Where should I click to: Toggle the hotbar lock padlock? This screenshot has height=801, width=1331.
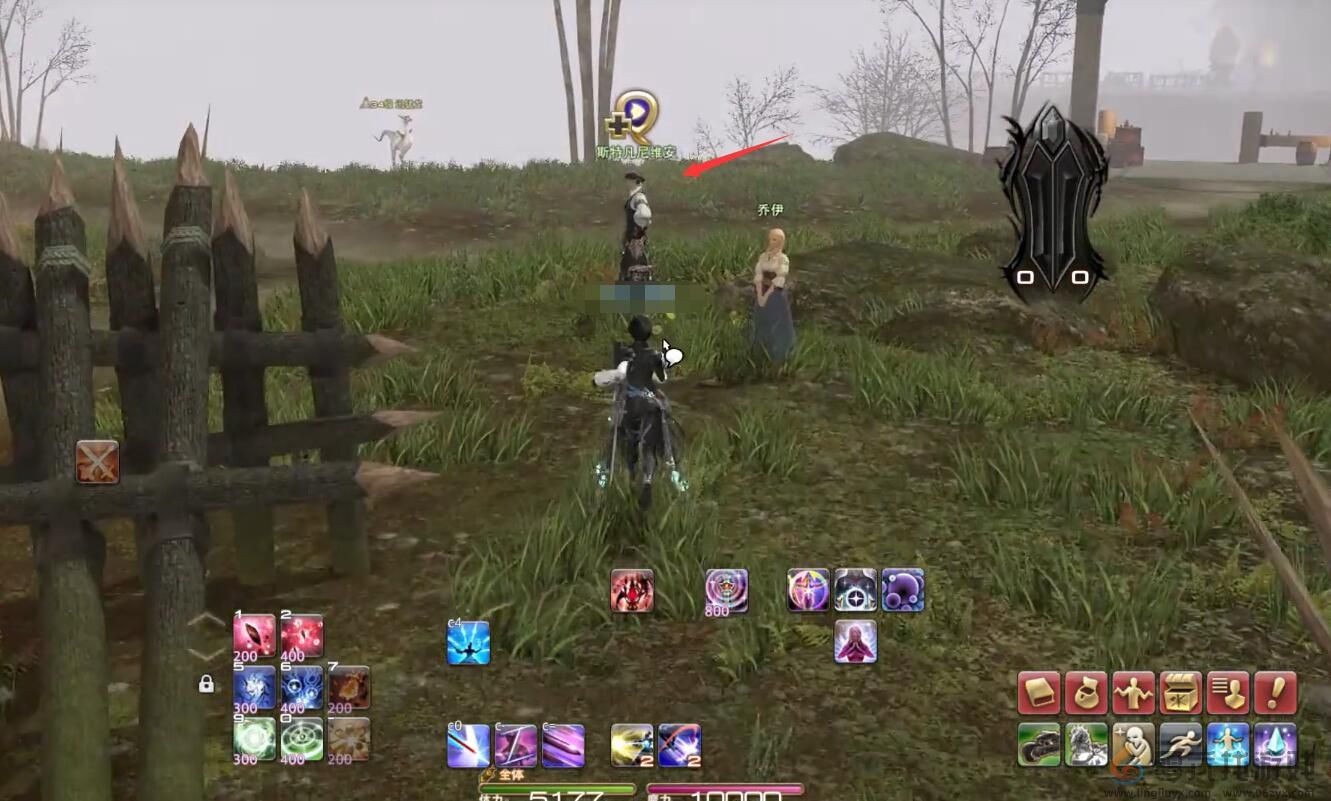206,685
